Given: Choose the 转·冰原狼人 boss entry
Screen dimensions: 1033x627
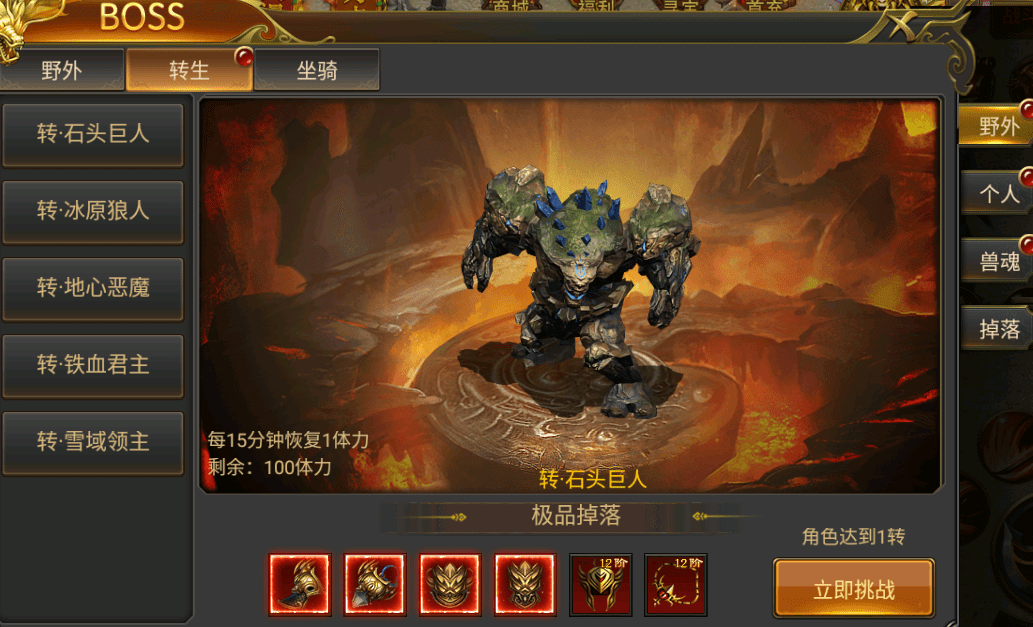Looking at the screenshot, I should [93, 211].
